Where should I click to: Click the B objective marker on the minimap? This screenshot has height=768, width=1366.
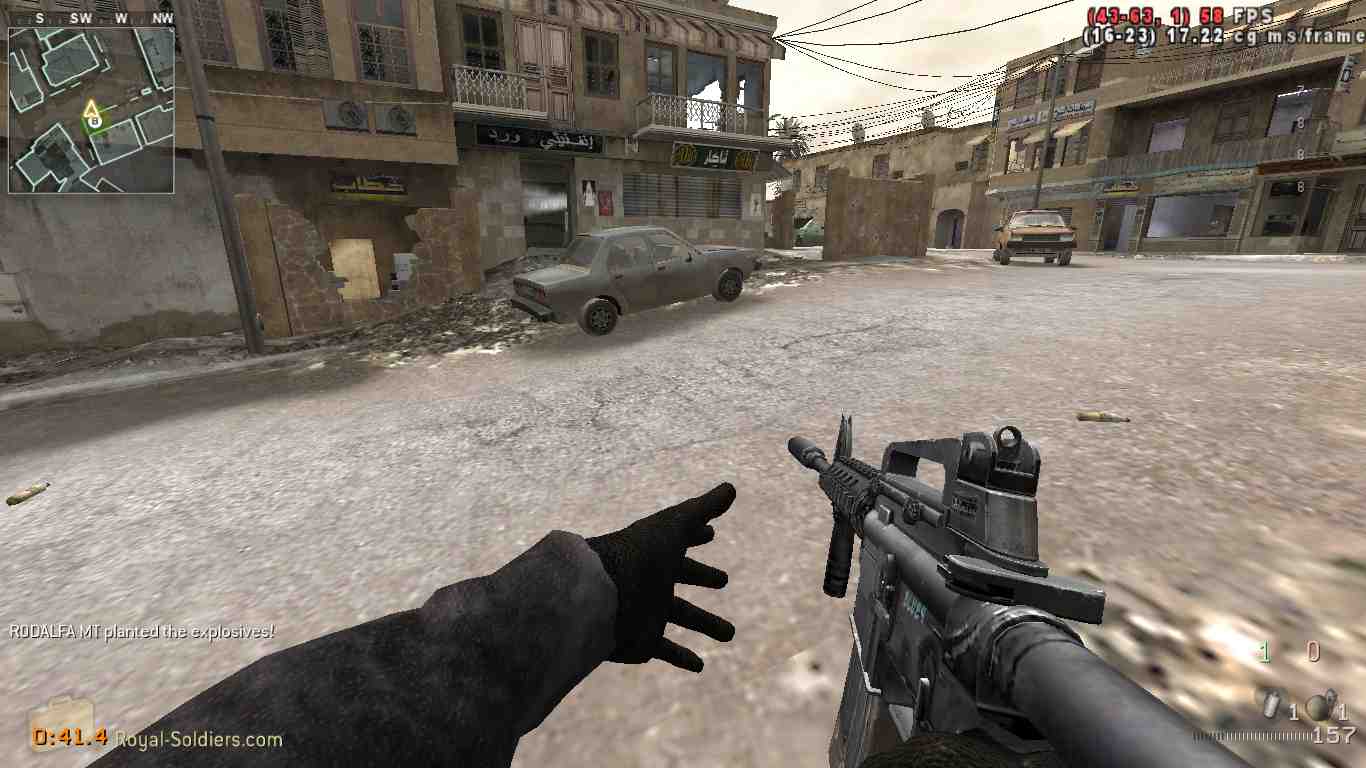tap(95, 120)
